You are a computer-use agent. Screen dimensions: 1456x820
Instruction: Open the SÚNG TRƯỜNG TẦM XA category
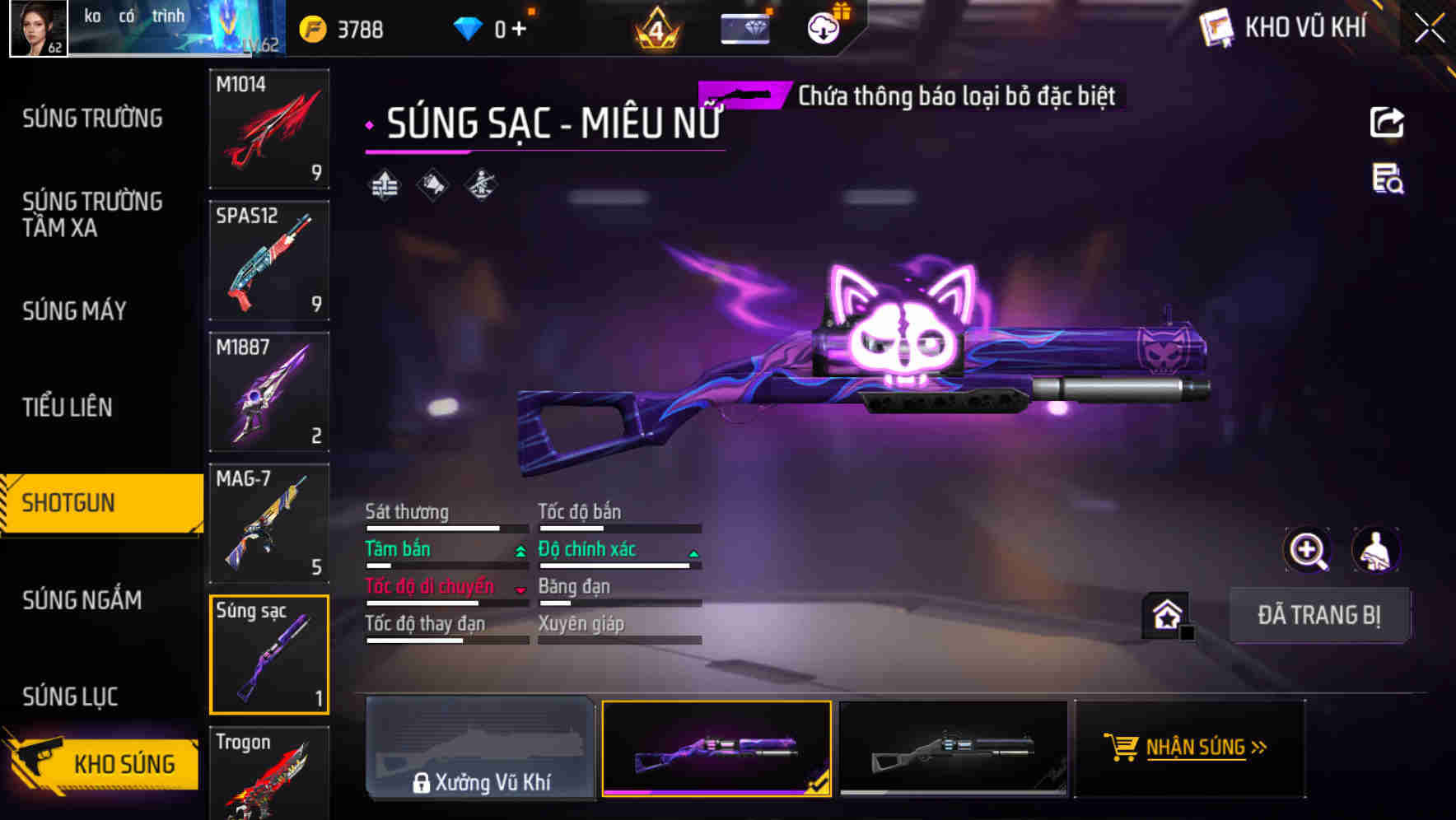[x=91, y=214]
